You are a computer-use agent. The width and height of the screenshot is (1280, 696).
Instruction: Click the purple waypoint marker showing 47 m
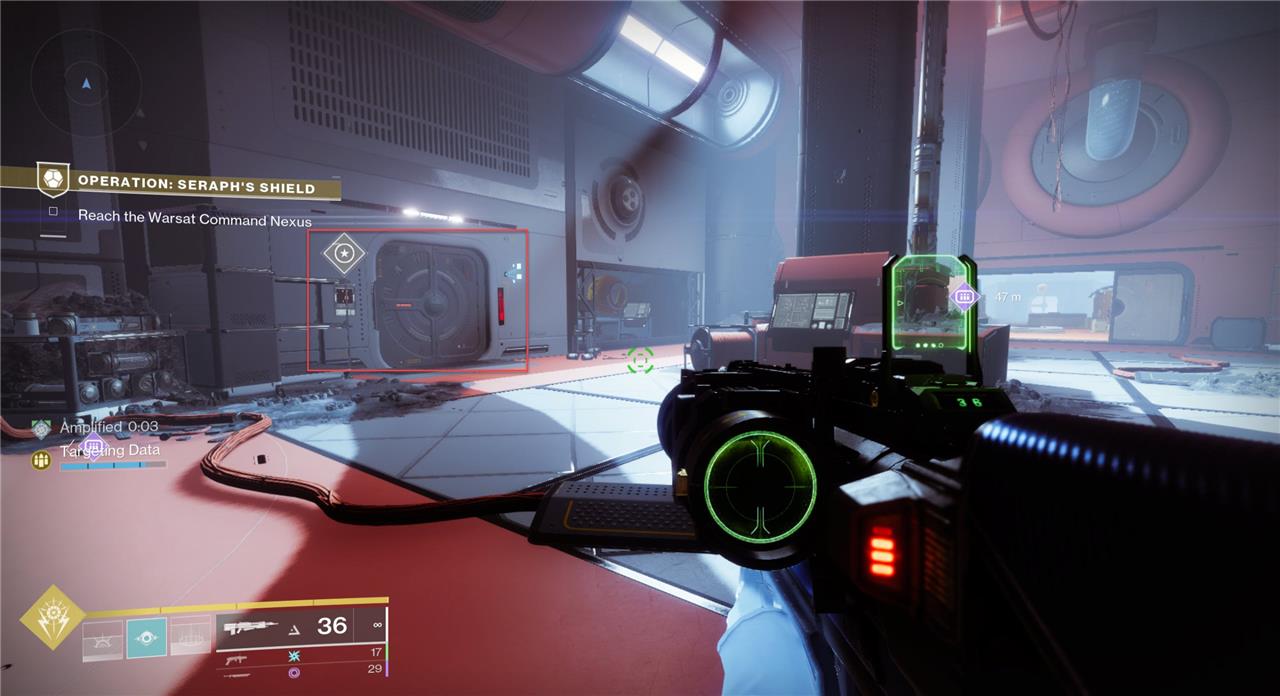[964, 295]
